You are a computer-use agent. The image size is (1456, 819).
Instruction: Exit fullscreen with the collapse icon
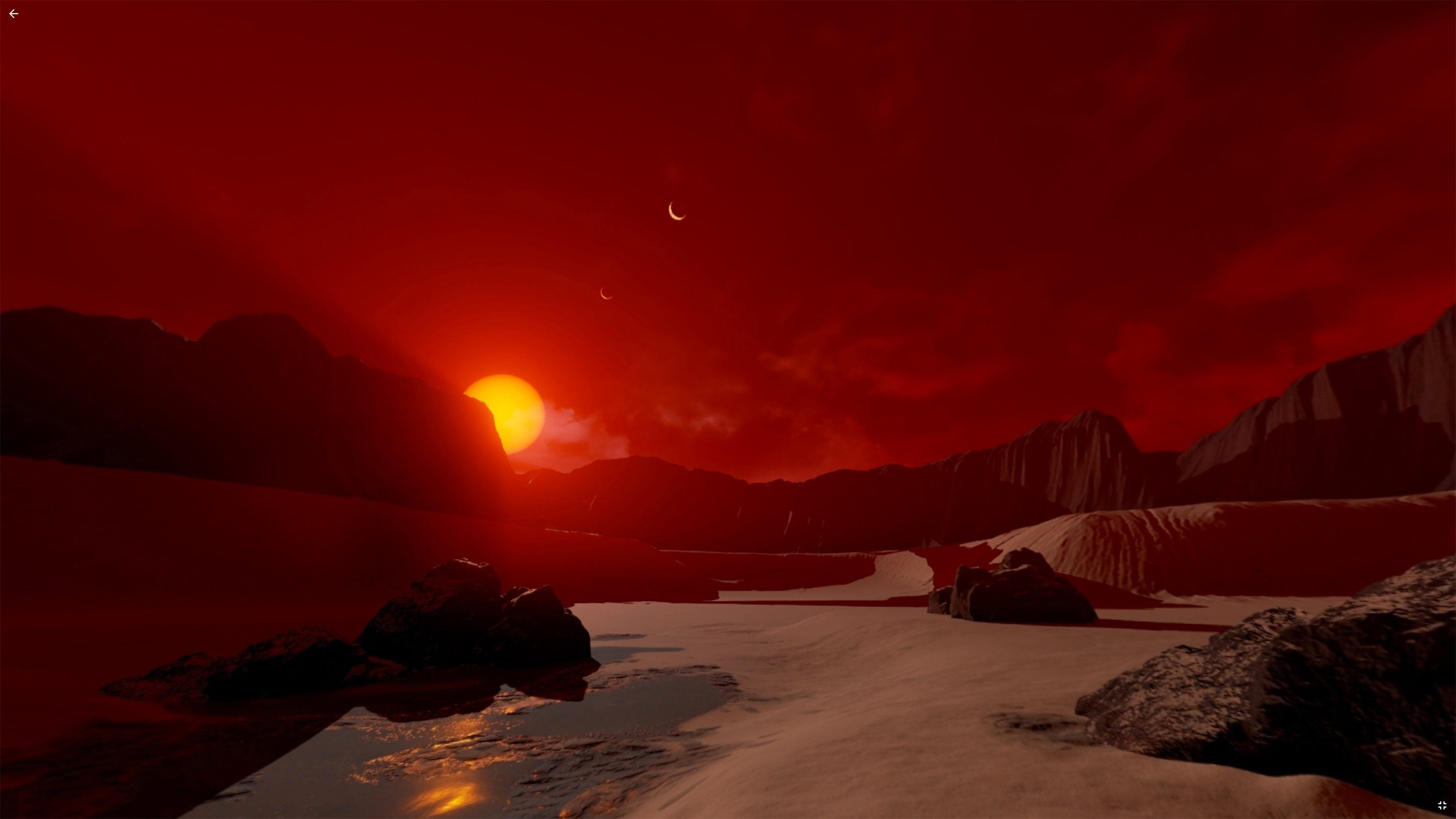(x=1441, y=805)
